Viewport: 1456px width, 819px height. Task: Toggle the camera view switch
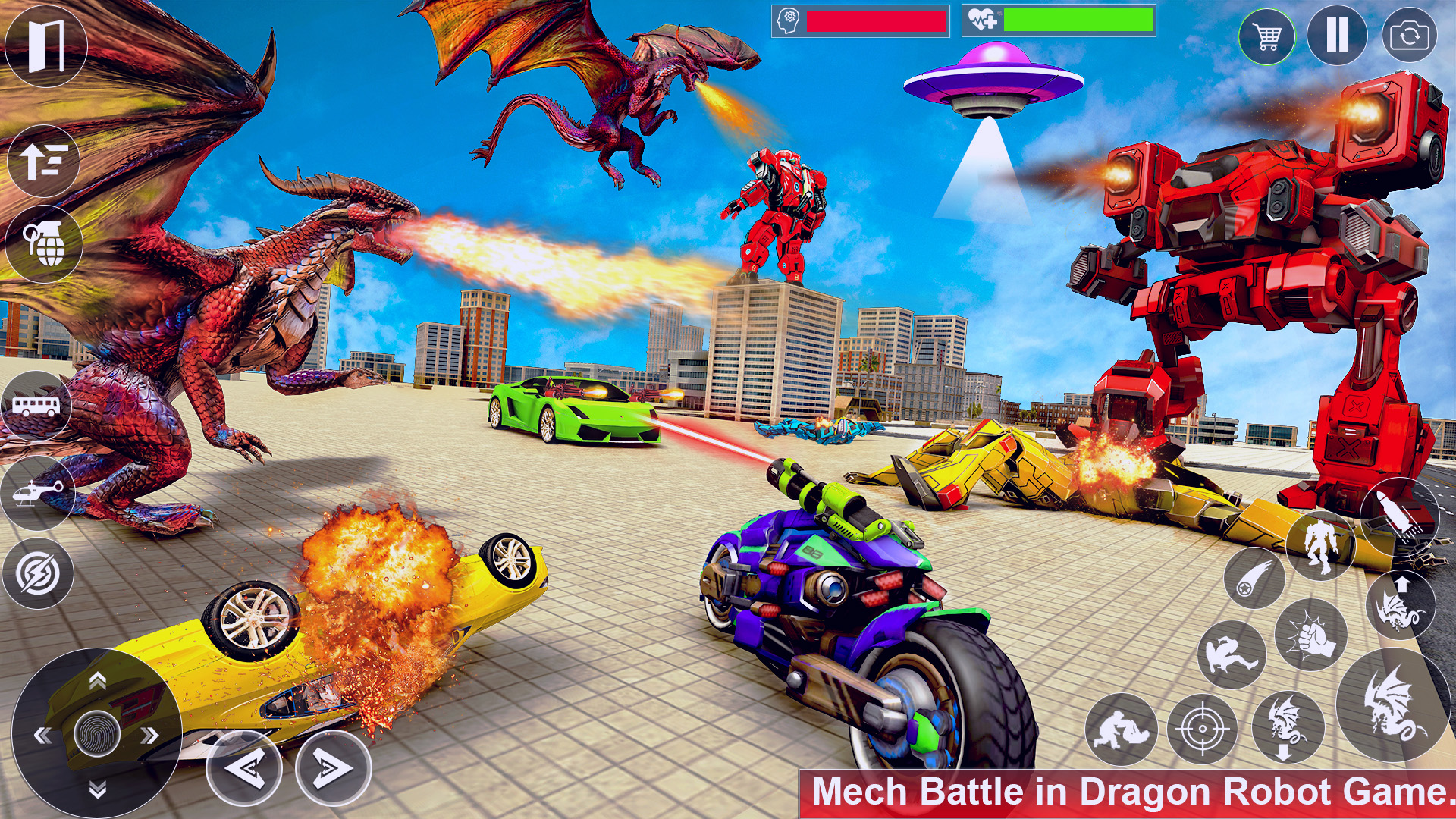point(1408,36)
